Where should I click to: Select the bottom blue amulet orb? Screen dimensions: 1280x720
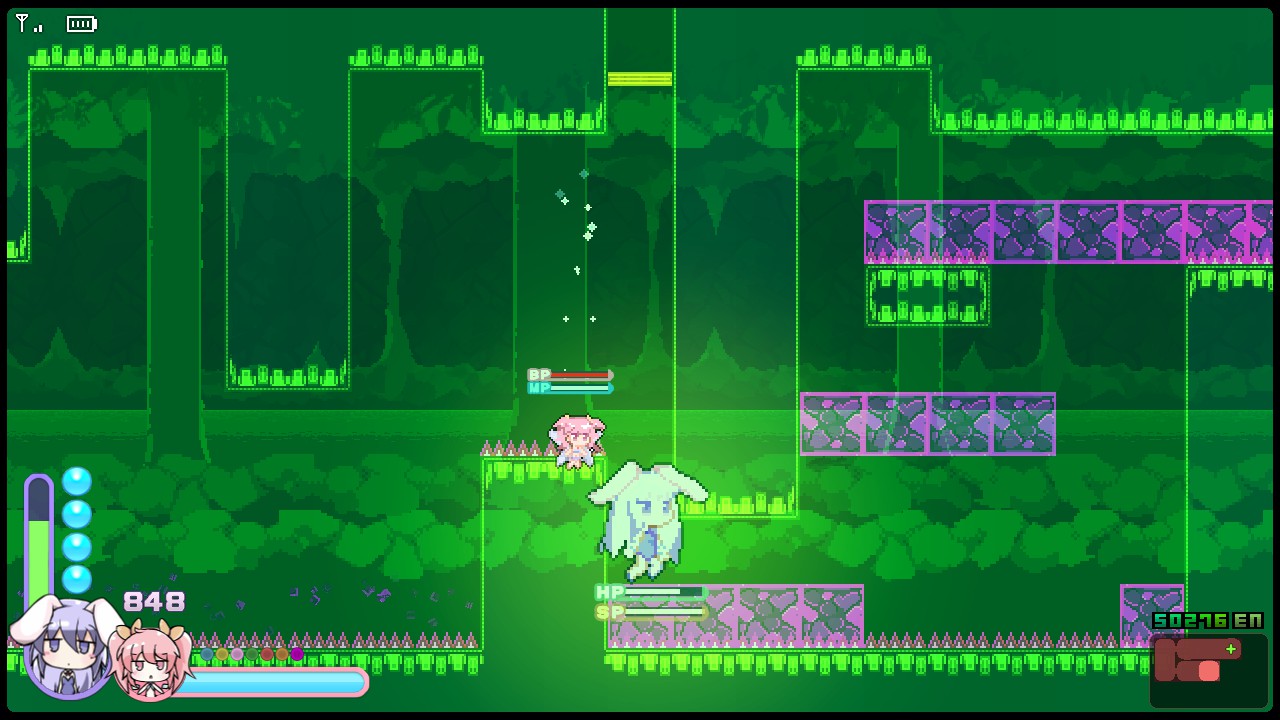(77, 579)
